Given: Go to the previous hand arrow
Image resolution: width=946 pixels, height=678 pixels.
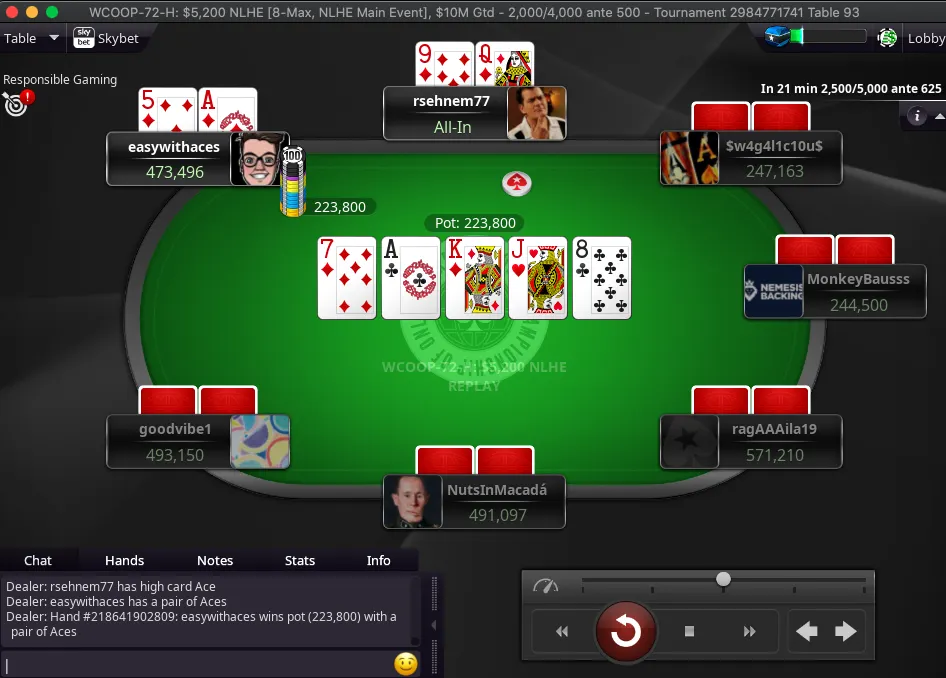Looking at the screenshot, I should pyautogui.click(x=806, y=631).
